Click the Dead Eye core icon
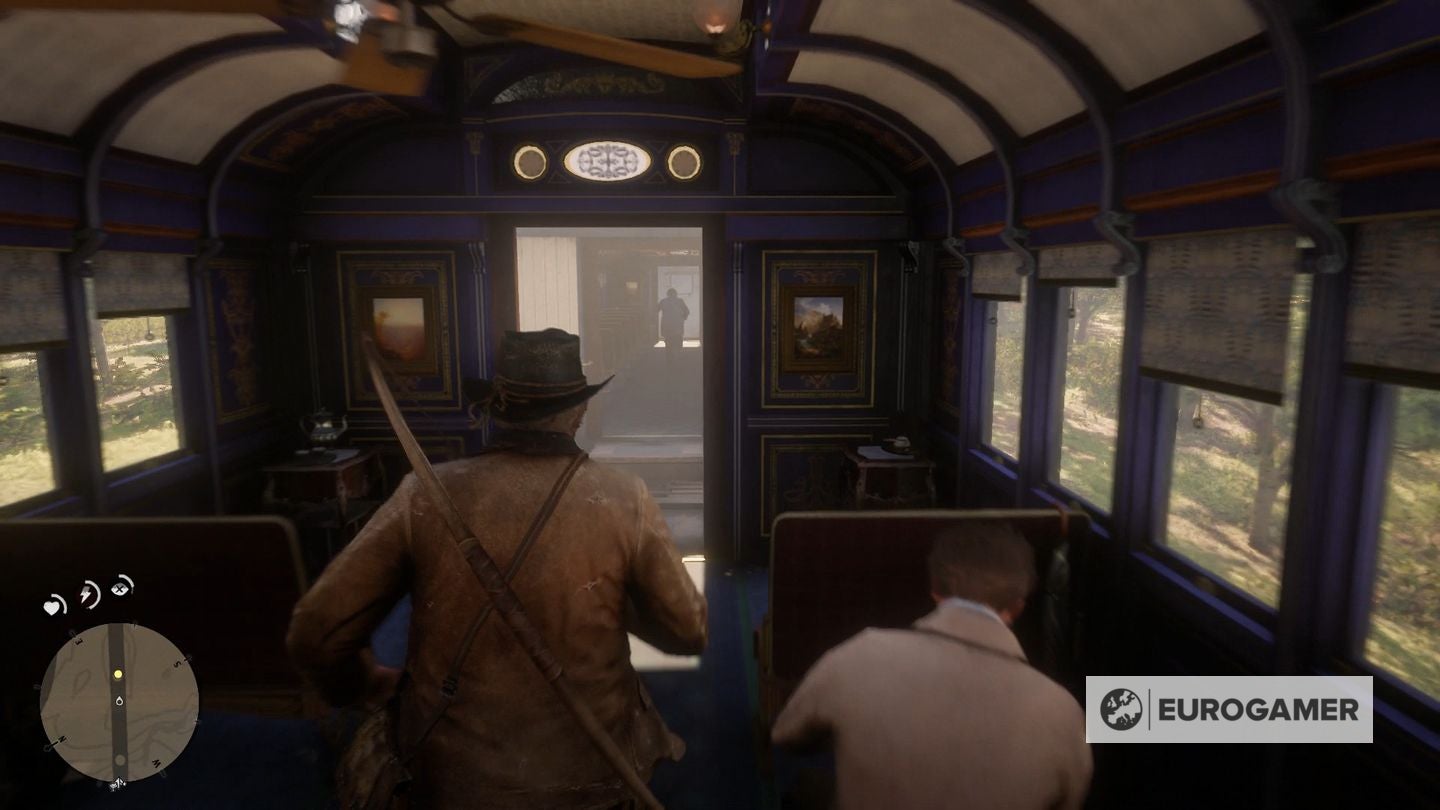The image size is (1440, 810). [123, 587]
